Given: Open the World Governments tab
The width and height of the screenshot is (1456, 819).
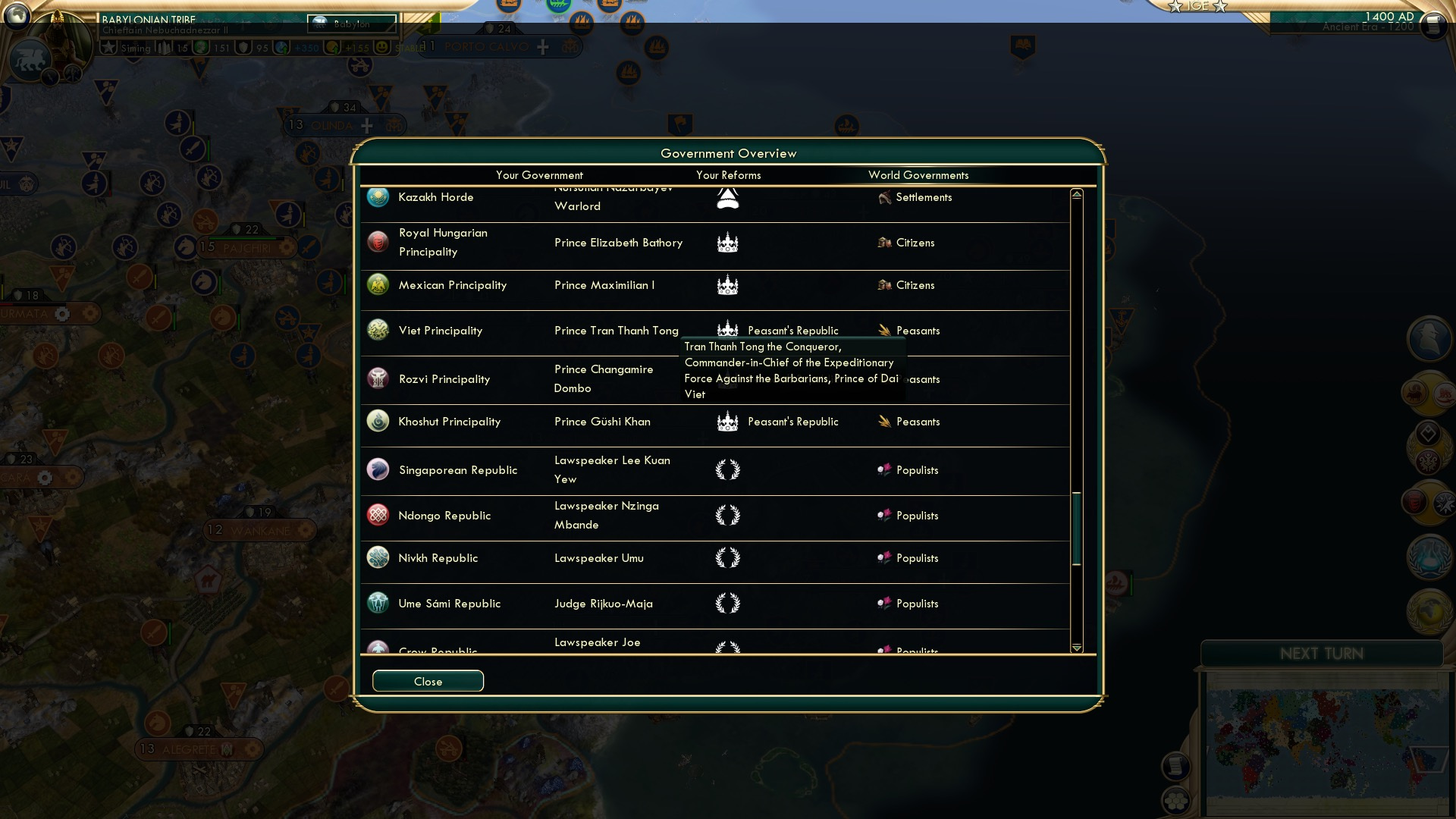Looking at the screenshot, I should pyautogui.click(x=918, y=175).
